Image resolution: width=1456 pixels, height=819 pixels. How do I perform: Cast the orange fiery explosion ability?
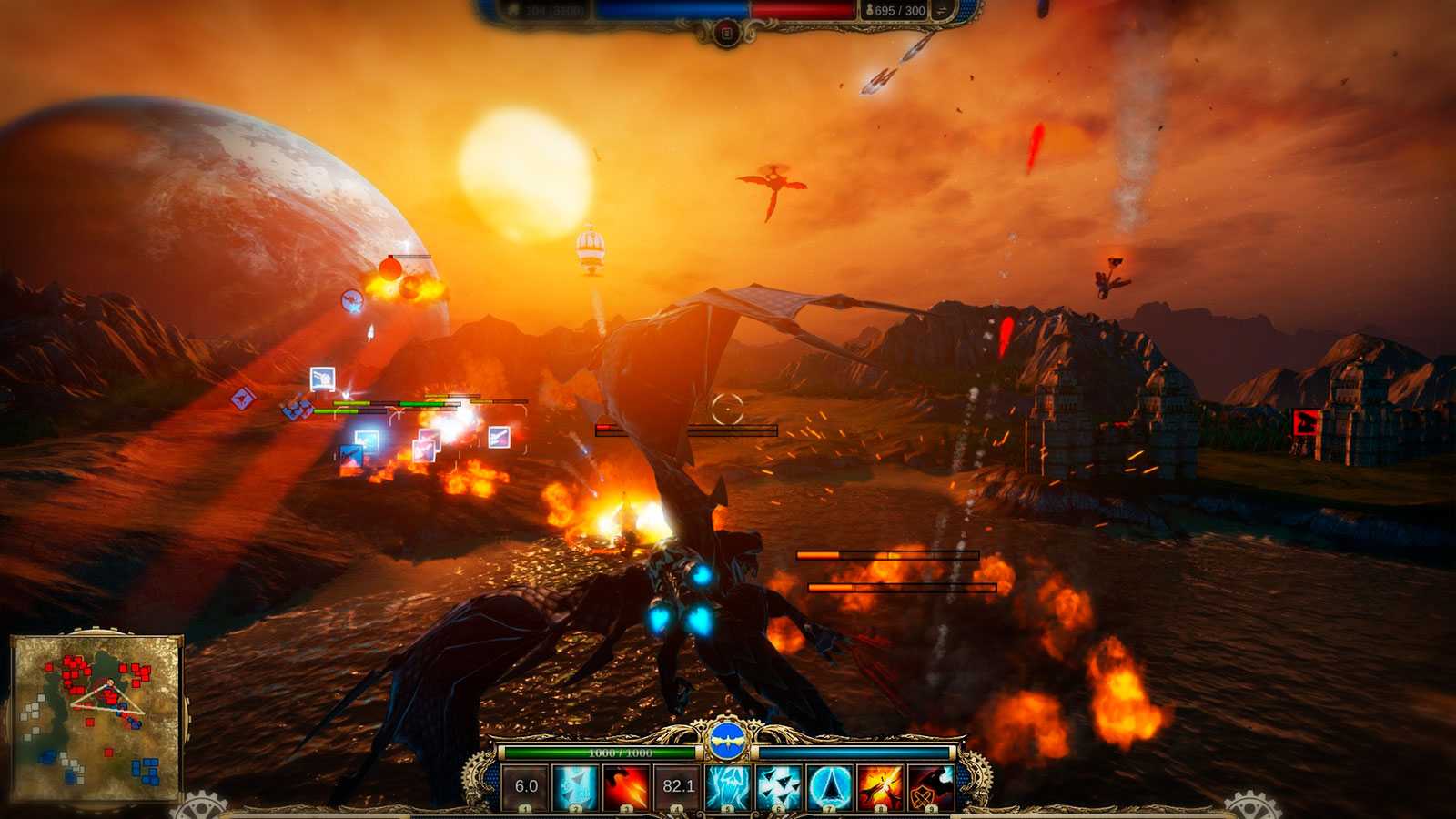(x=880, y=786)
